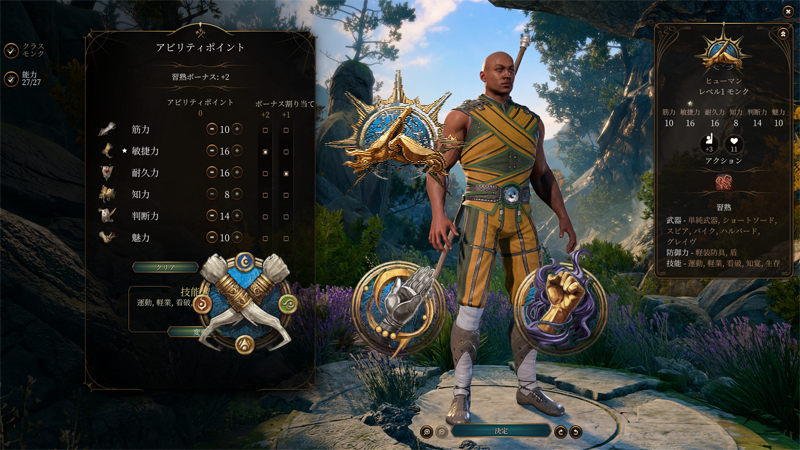Decrease 敏捷力 (Dexterity) by one point

[x=212, y=151]
